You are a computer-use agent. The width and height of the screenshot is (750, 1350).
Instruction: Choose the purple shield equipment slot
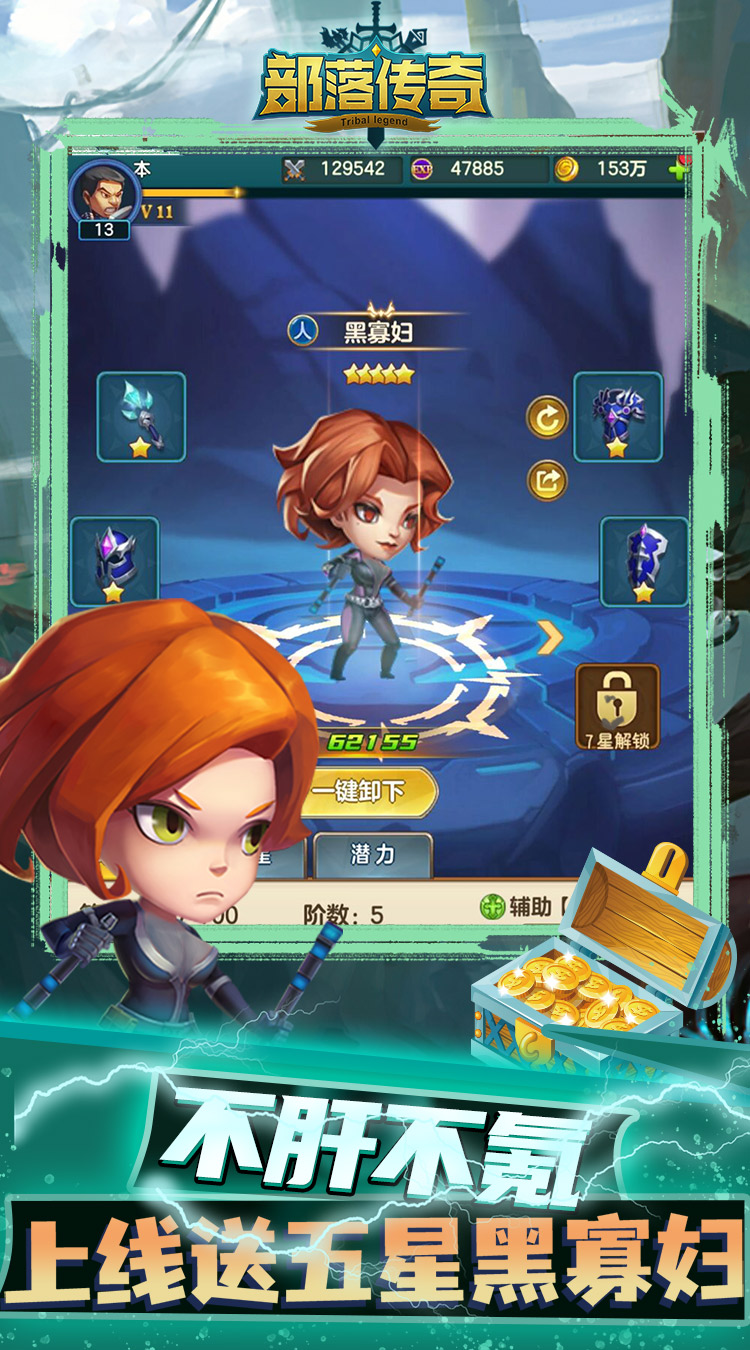point(644,561)
